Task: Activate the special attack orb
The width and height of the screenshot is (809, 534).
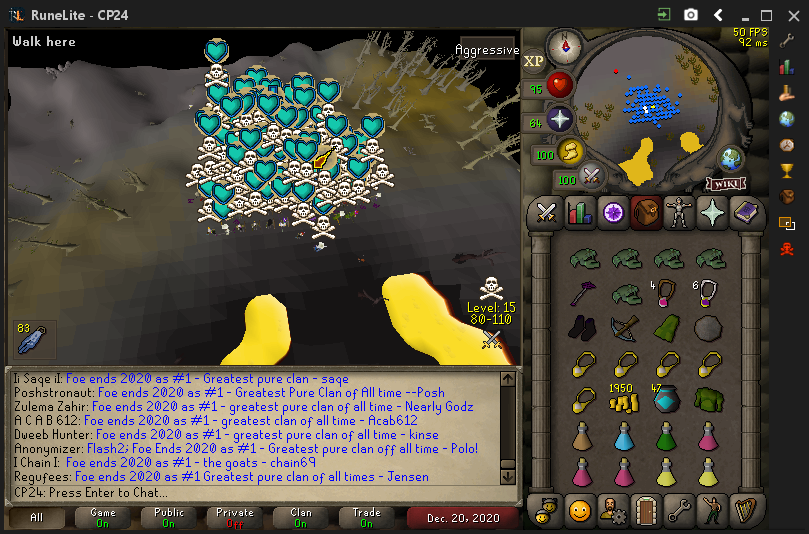Action: 592,177
